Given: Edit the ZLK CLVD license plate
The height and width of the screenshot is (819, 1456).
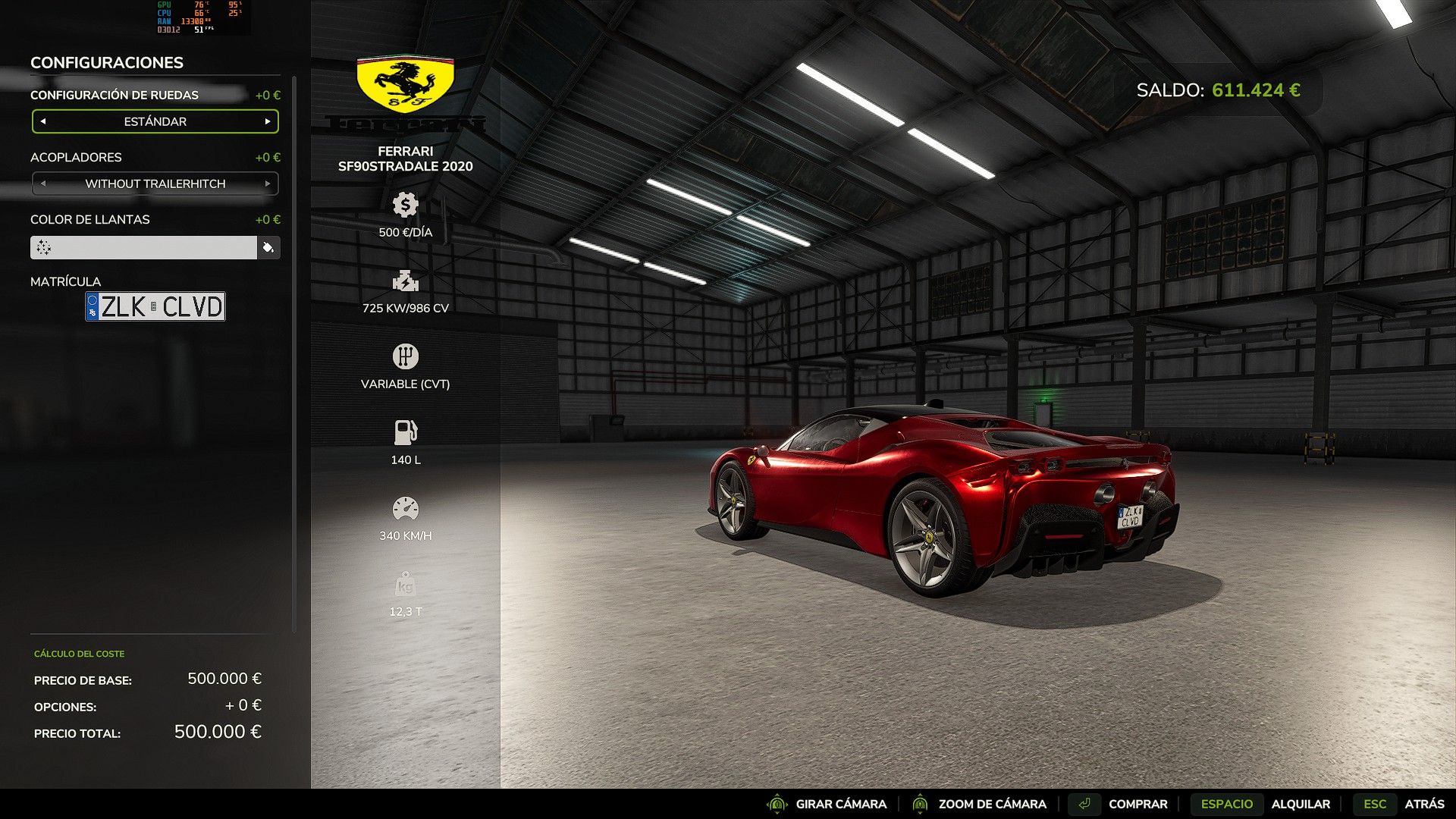Looking at the screenshot, I should [155, 306].
